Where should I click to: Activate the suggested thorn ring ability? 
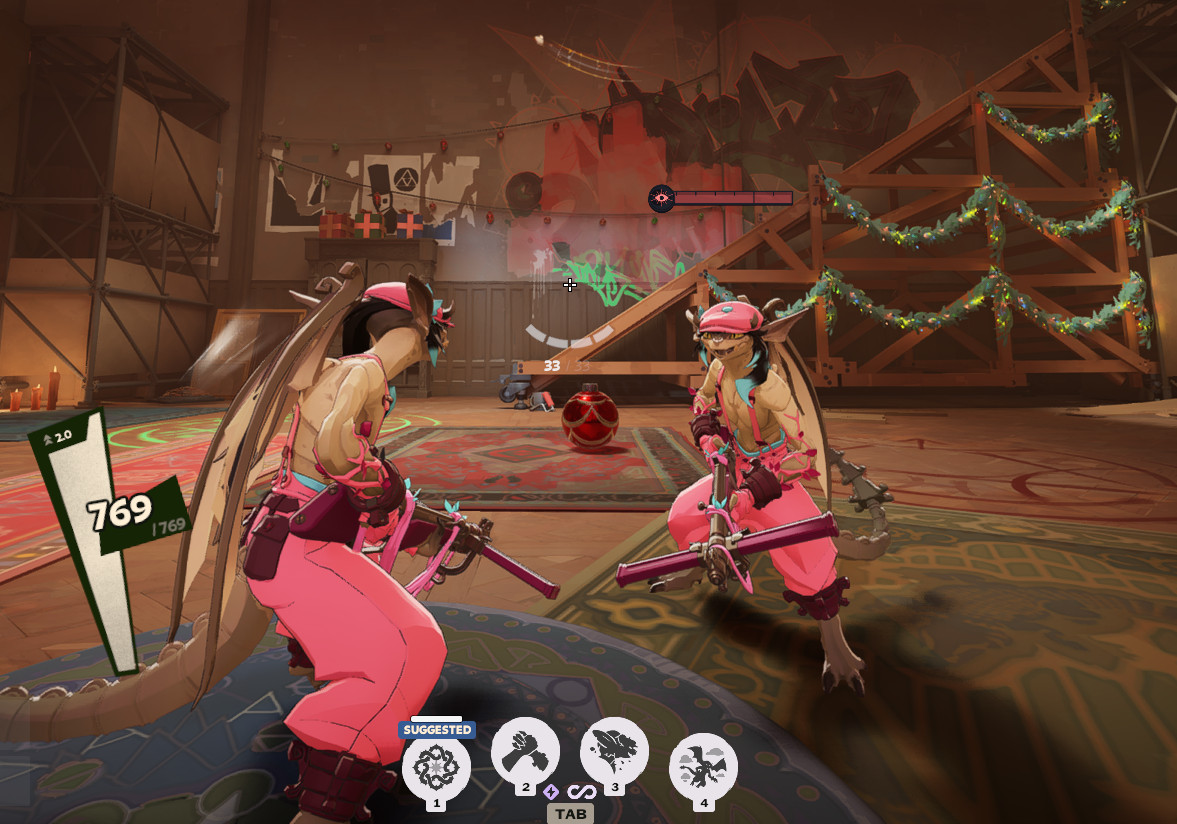point(436,766)
